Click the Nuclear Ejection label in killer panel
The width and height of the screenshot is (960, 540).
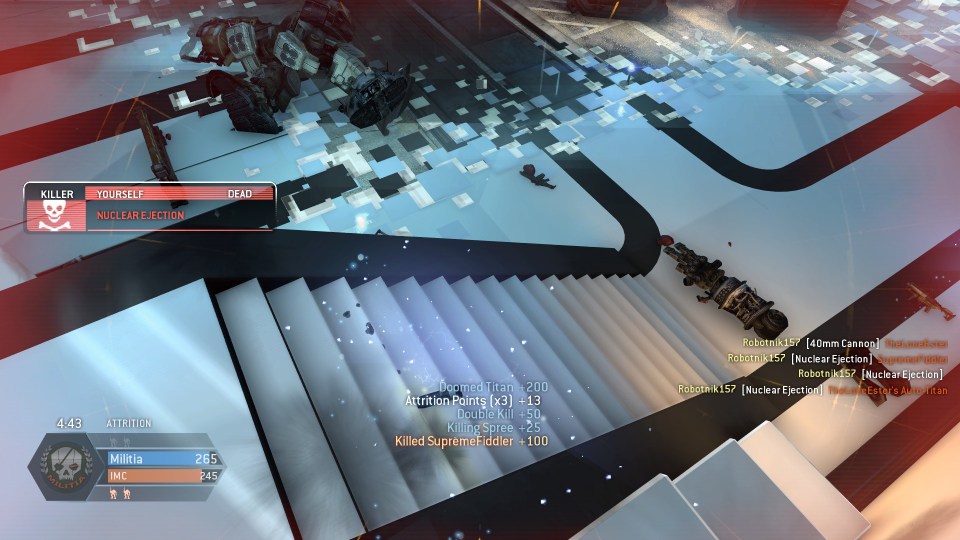click(x=140, y=215)
